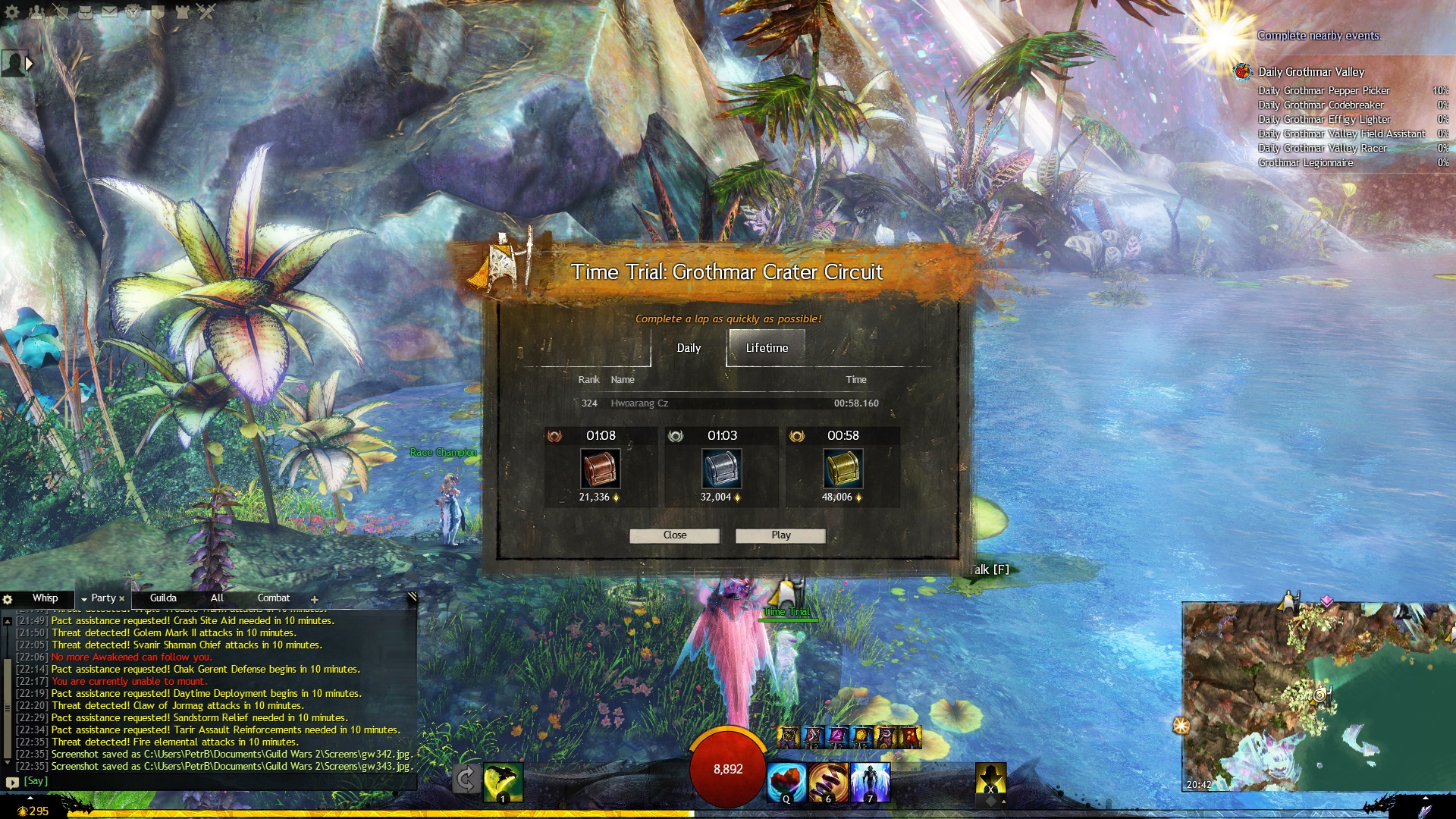
Task: Open the game menu gear icon
Action: [x=12, y=11]
